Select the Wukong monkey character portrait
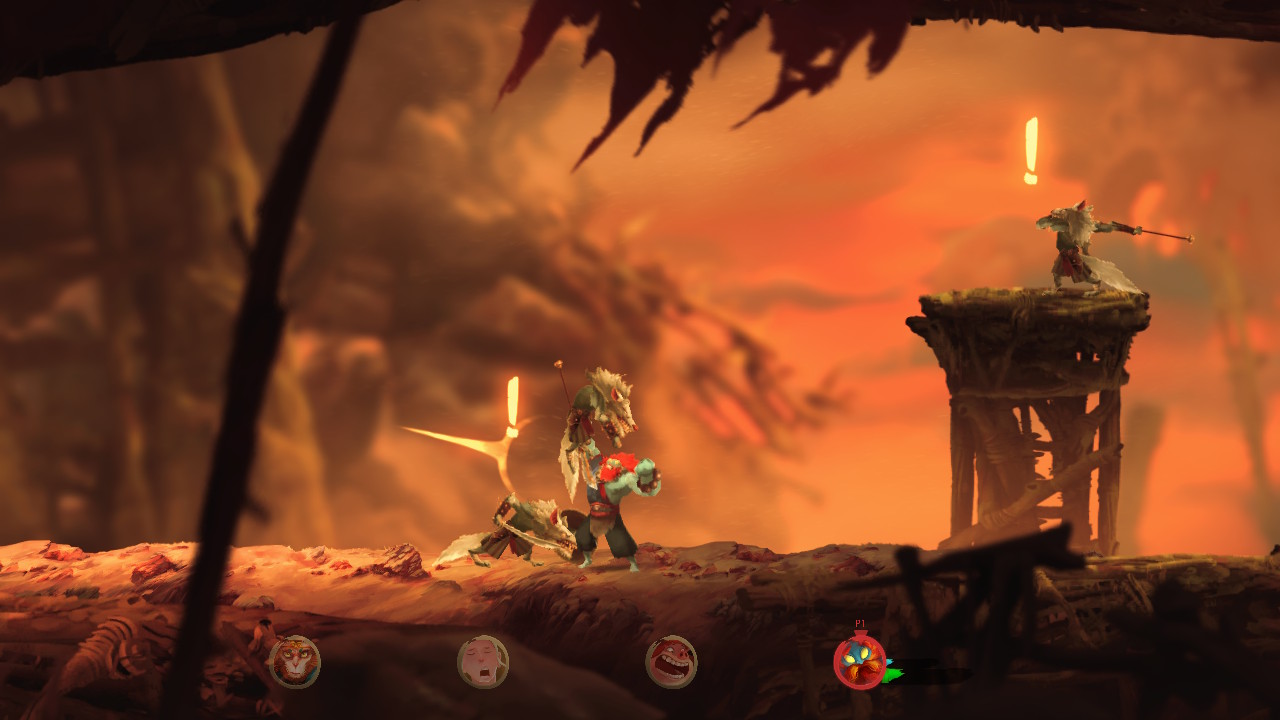The height and width of the screenshot is (720, 1280). click(x=294, y=662)
